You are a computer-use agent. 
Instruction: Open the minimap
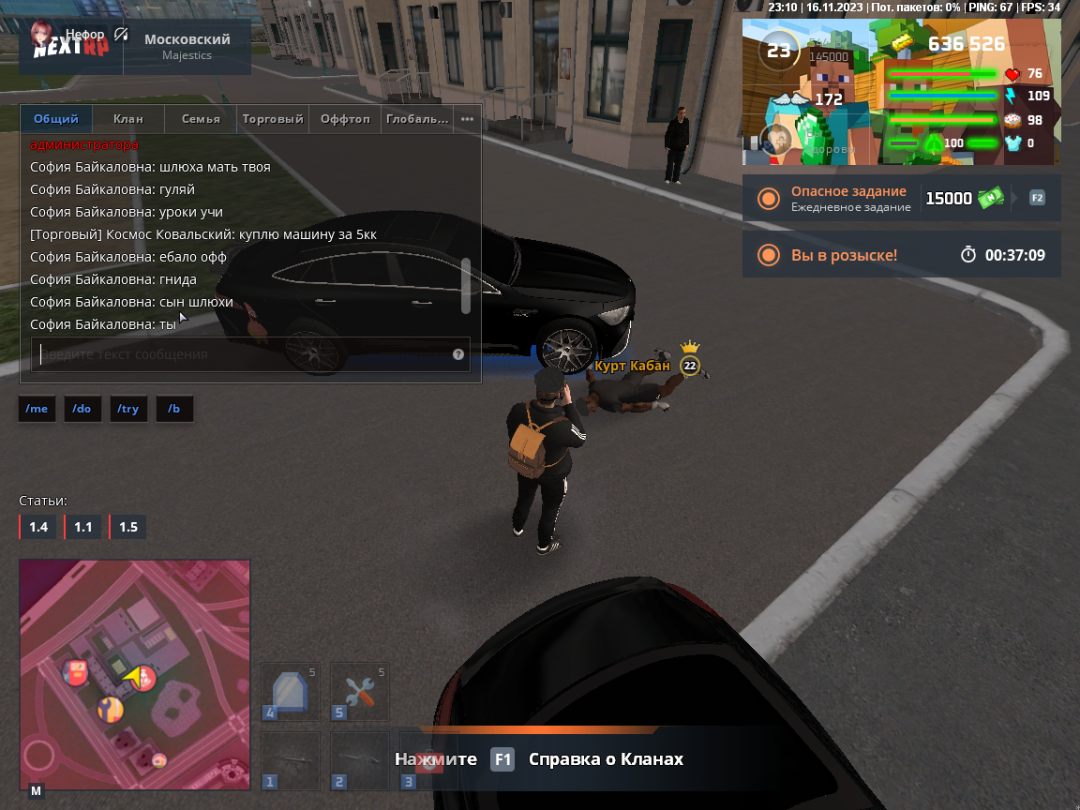(135, 675)
